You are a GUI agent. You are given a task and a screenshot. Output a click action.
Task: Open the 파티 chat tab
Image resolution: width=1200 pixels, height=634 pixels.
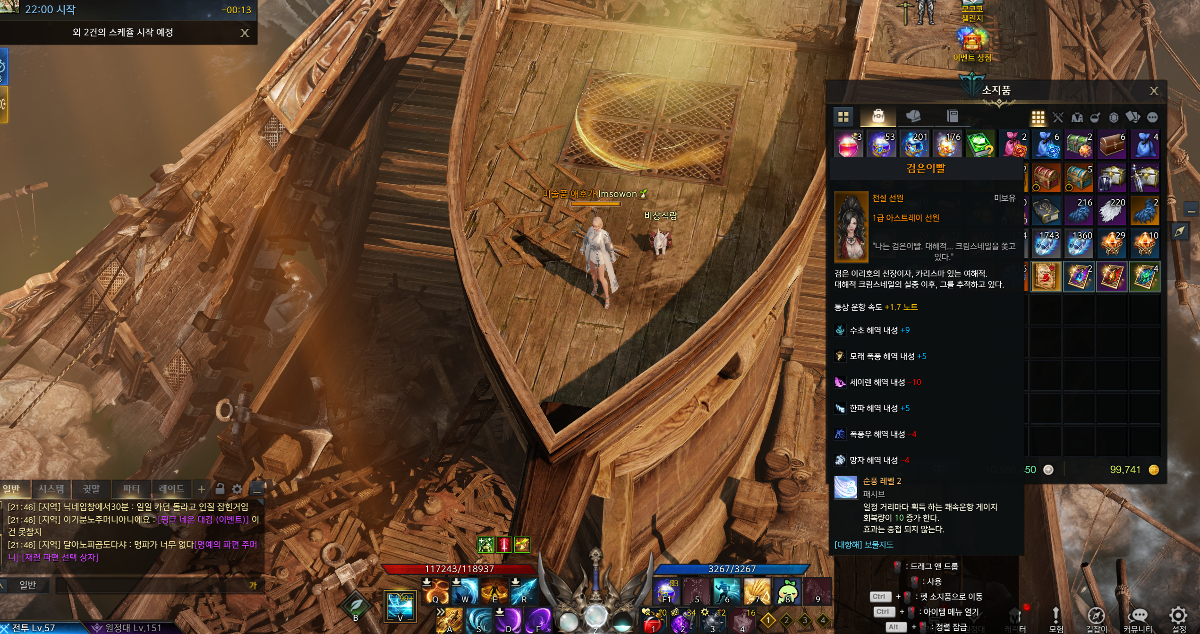(x=131, y=489)
